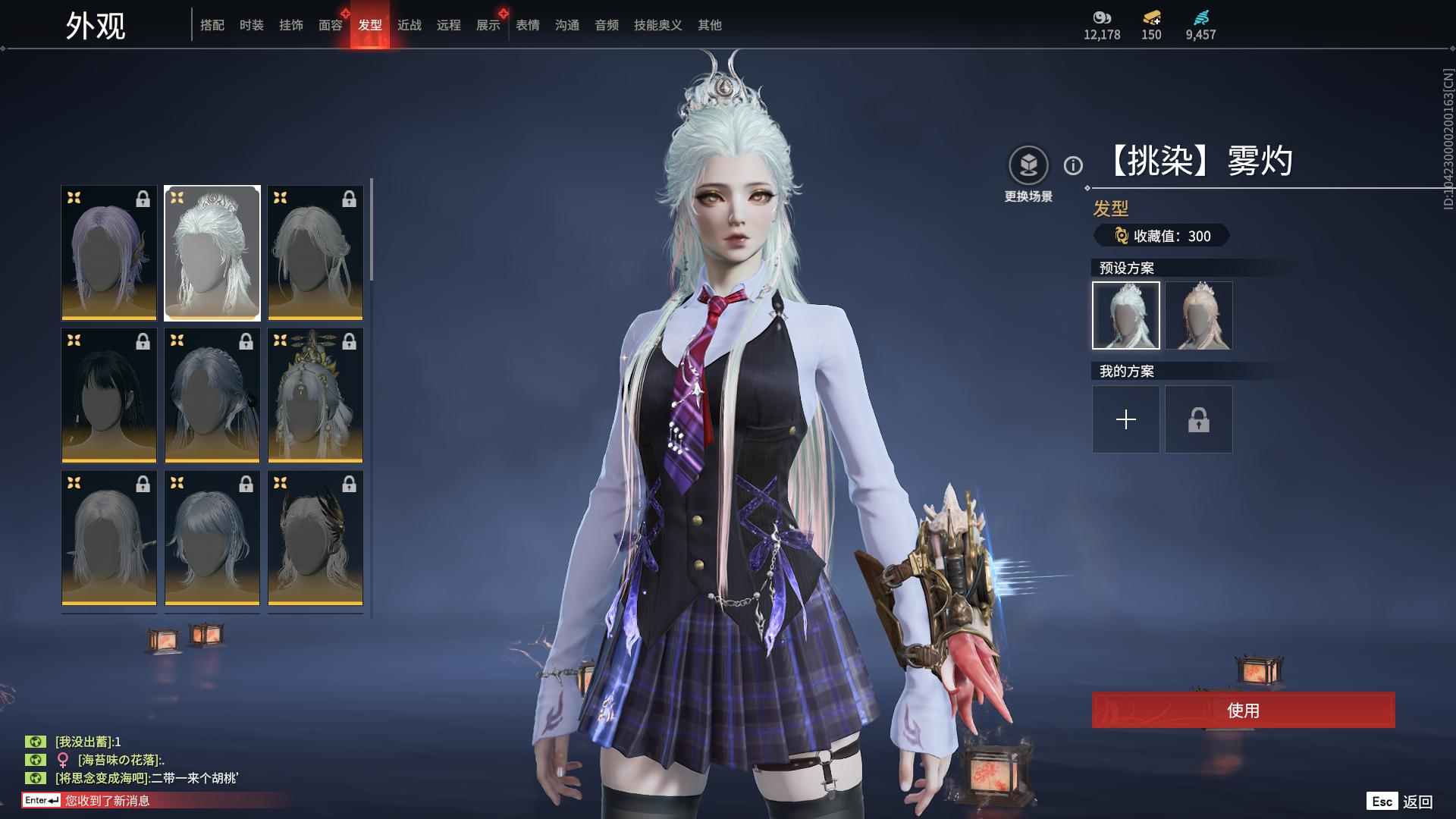Click the red 使用 button

1243,711
